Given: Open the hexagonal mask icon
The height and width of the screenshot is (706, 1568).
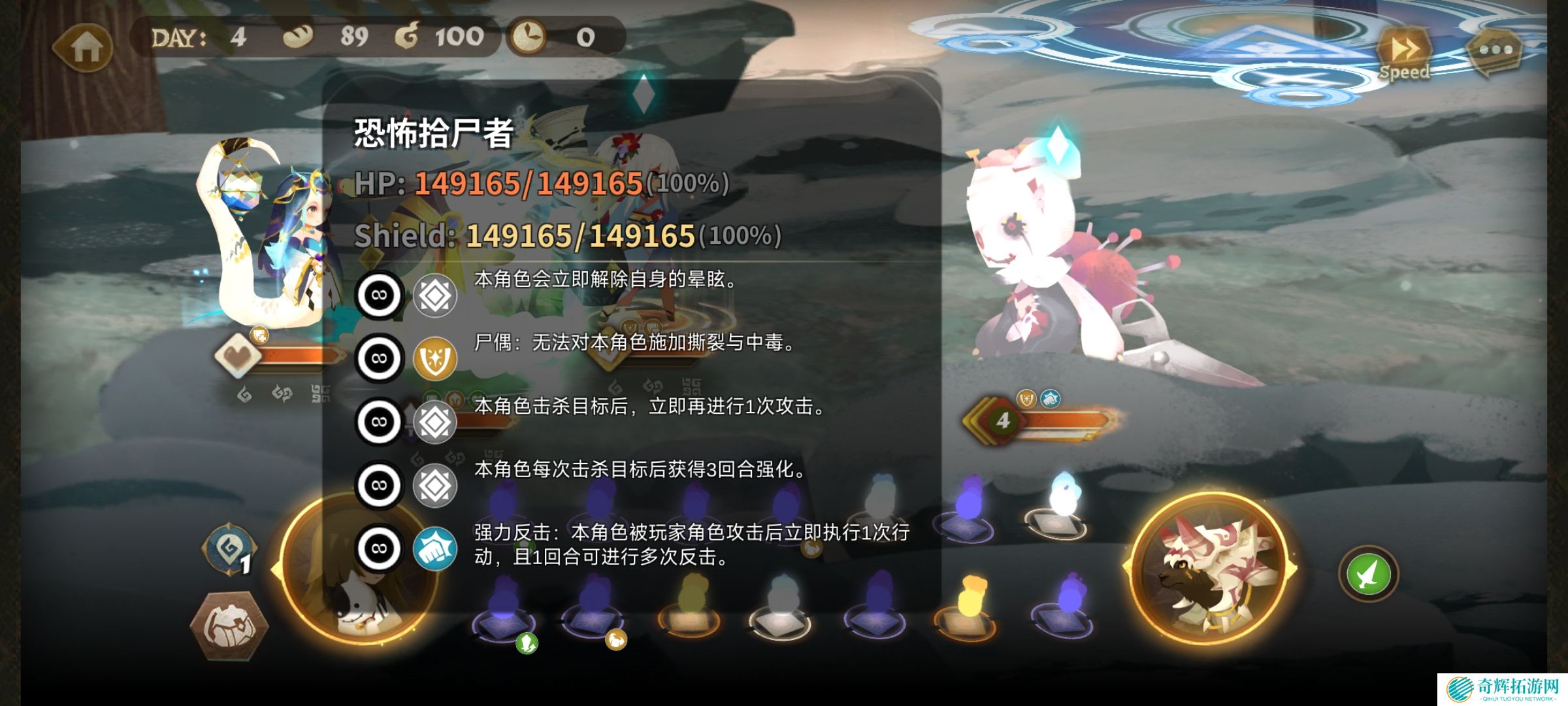Looking at the screenshot, I should [x=229, y=626].
